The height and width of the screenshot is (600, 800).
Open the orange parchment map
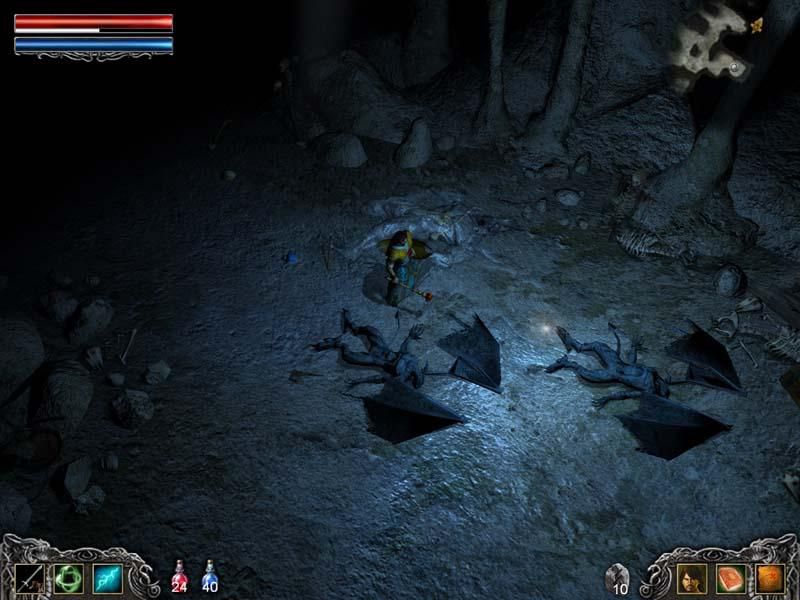[767, 578]
